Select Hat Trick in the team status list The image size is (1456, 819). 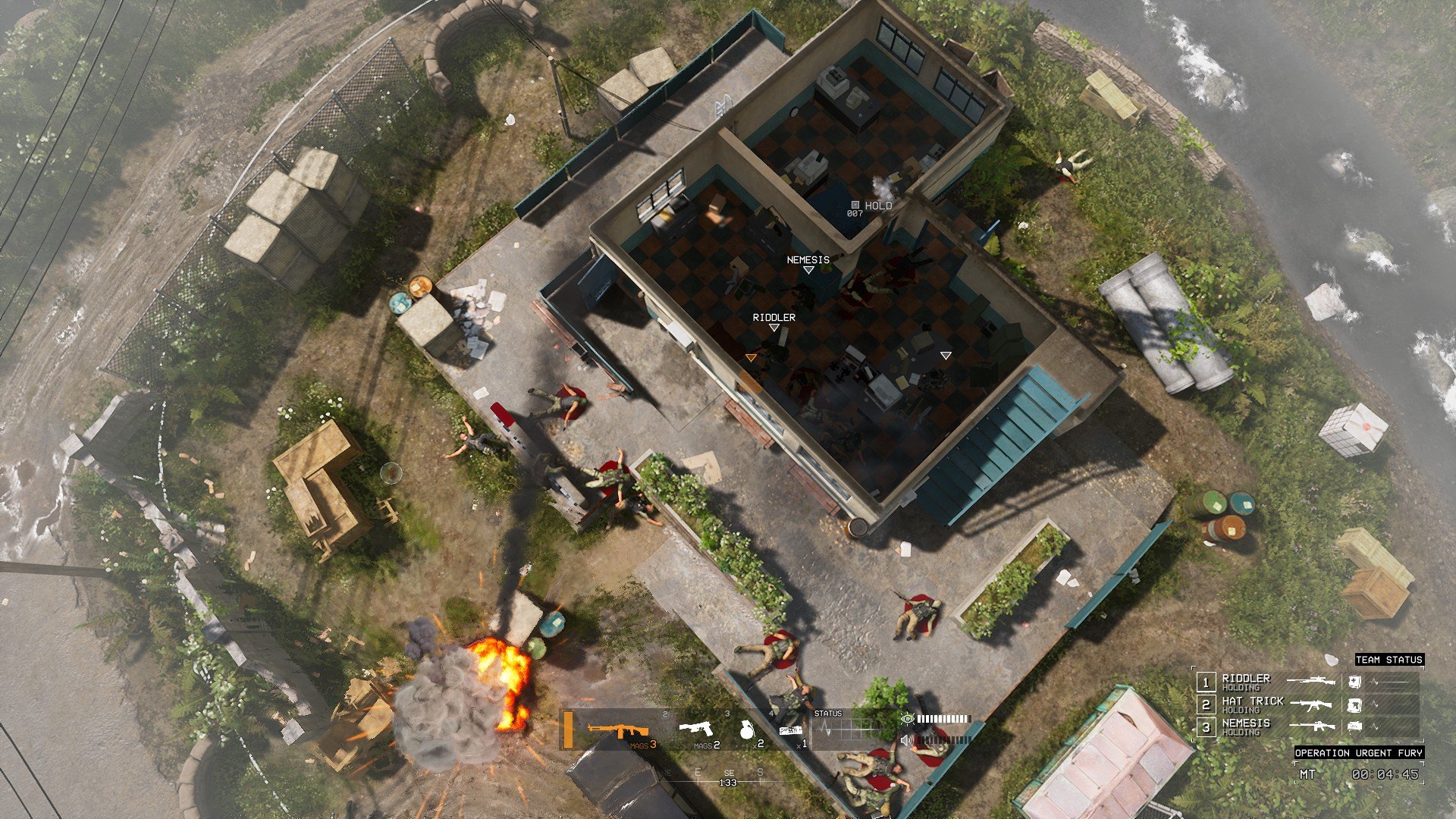coord(1252,704)
